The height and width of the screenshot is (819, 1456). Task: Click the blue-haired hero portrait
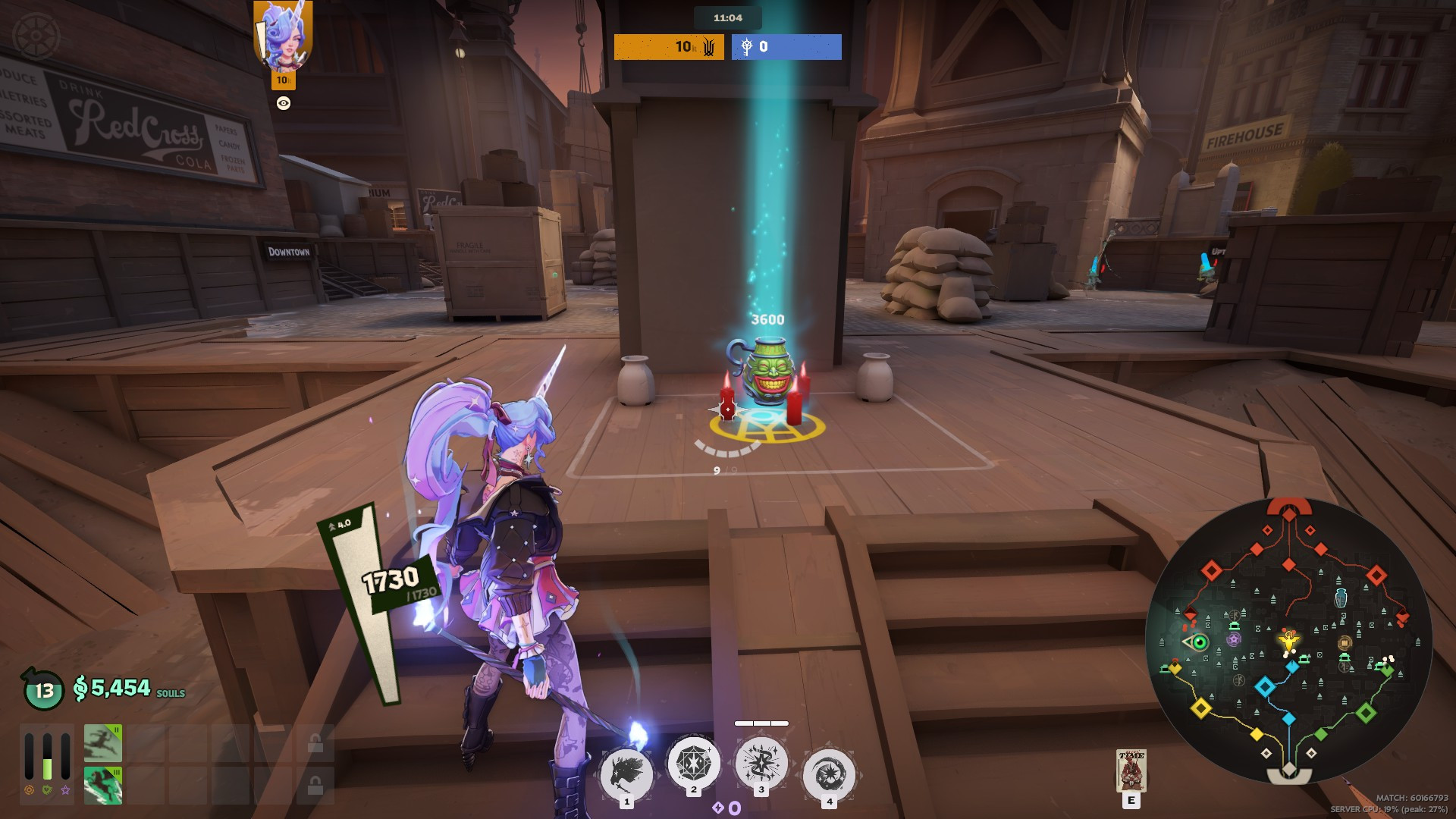click(283, 36)
